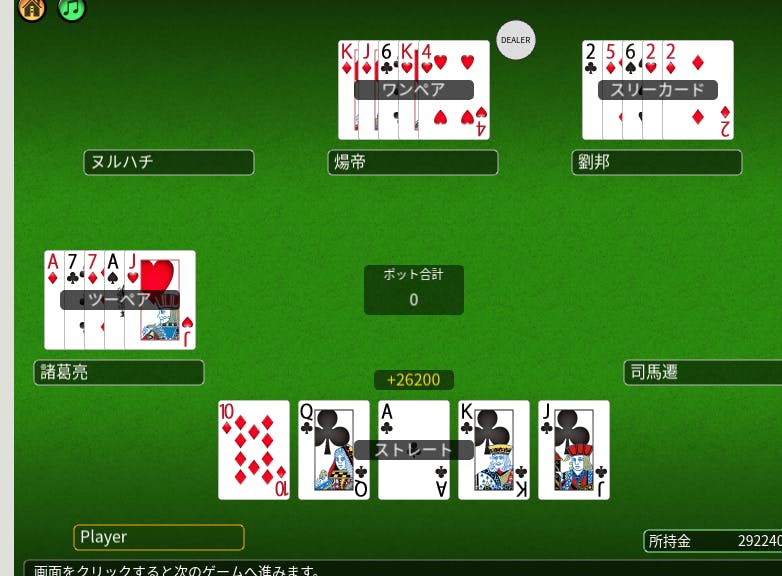The height and width of the screenshot is (576, 782).
Task: Select the 10 of diamonds card
Action: [254, 450]
